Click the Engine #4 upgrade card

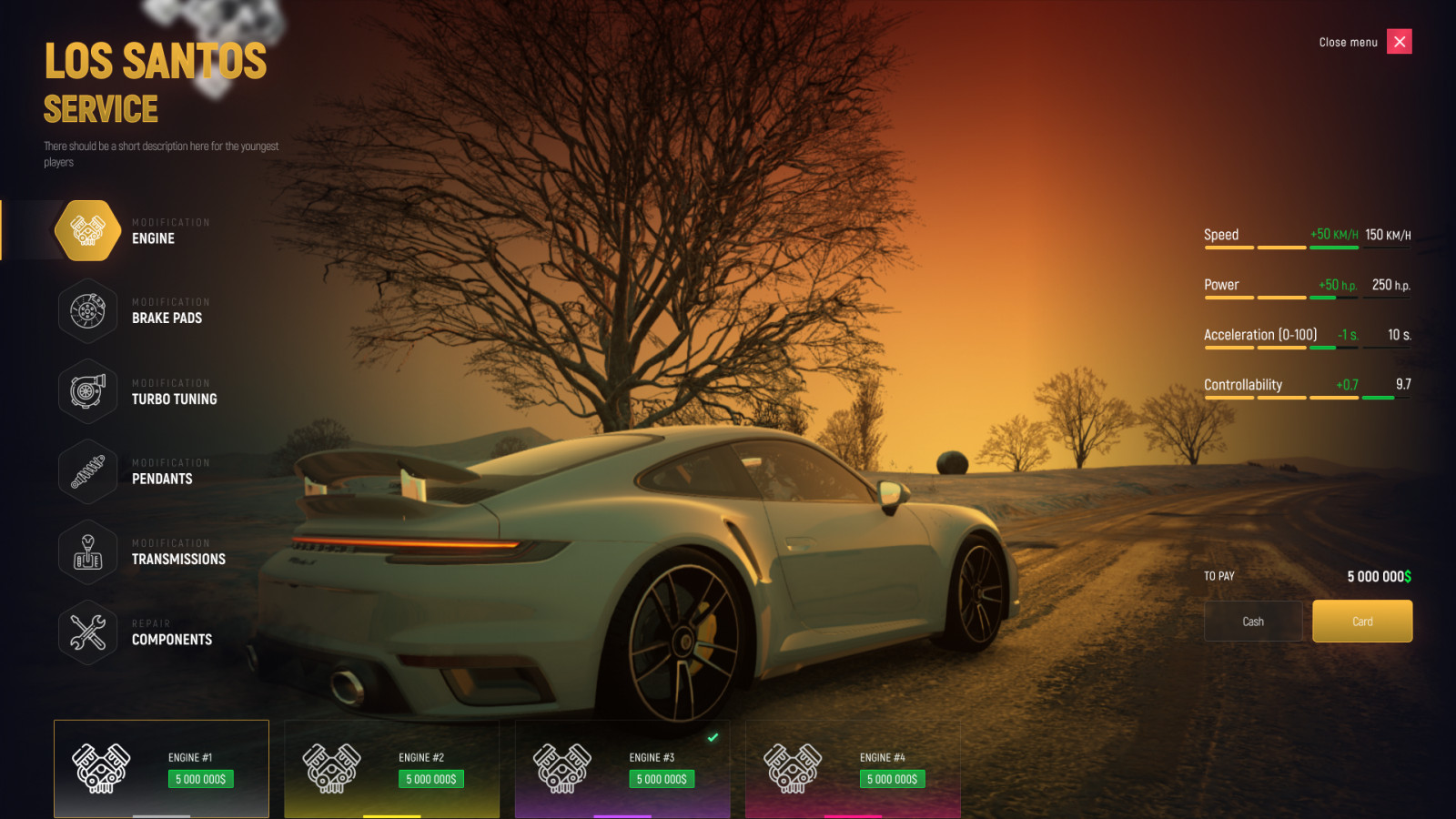pos(853,768)
